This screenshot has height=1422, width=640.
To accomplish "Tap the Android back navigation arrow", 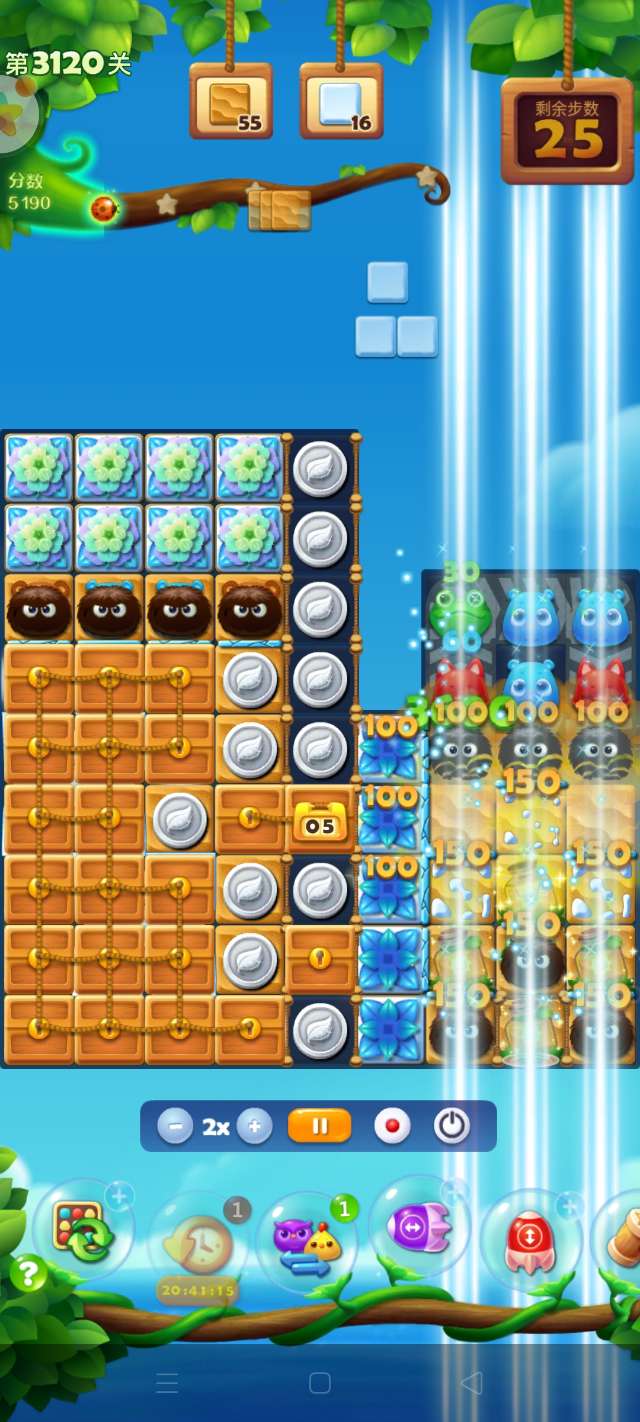I will click(471, 1383).
